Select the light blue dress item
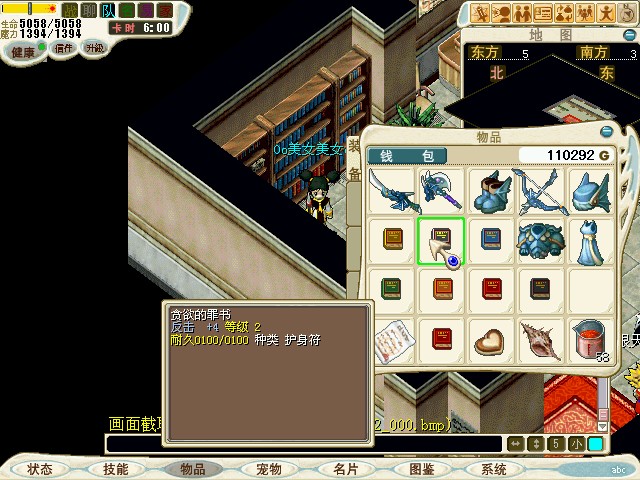Image resolution: width=640 pixels, height=480 pixels. pyautogui.click(x=588, y=240)
